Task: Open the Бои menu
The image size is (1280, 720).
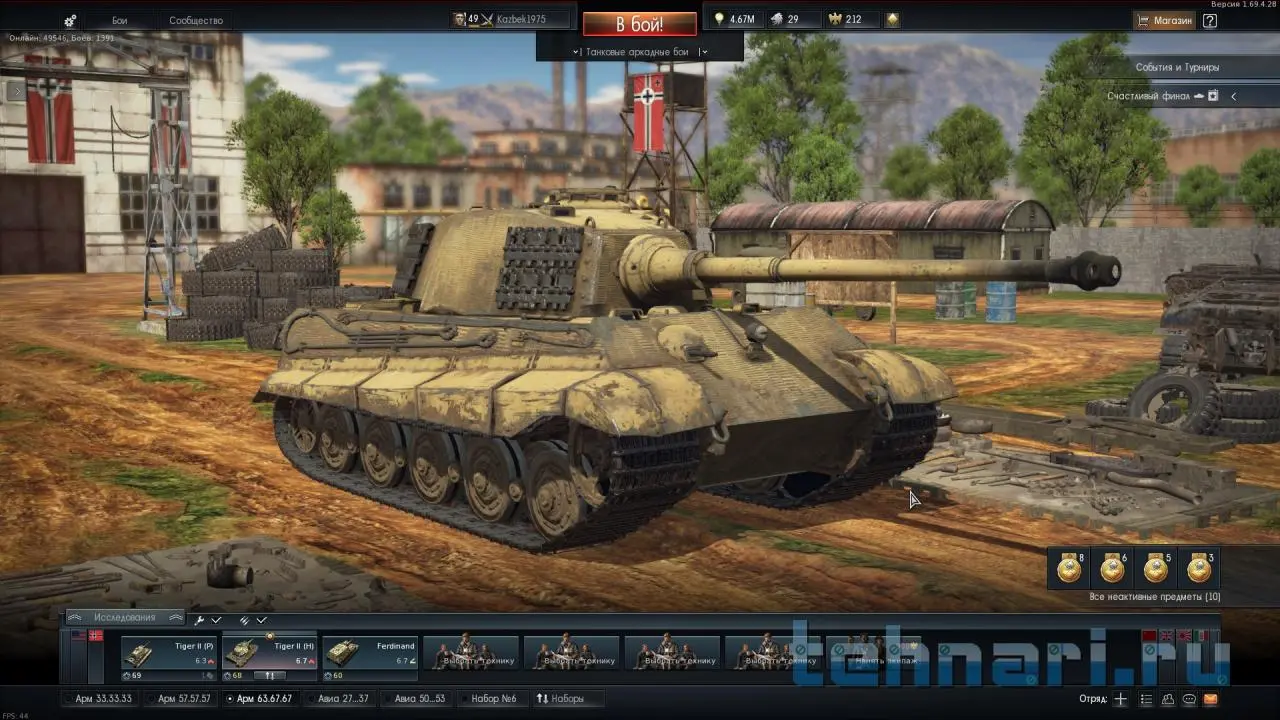Action: [x=120, y=20]
